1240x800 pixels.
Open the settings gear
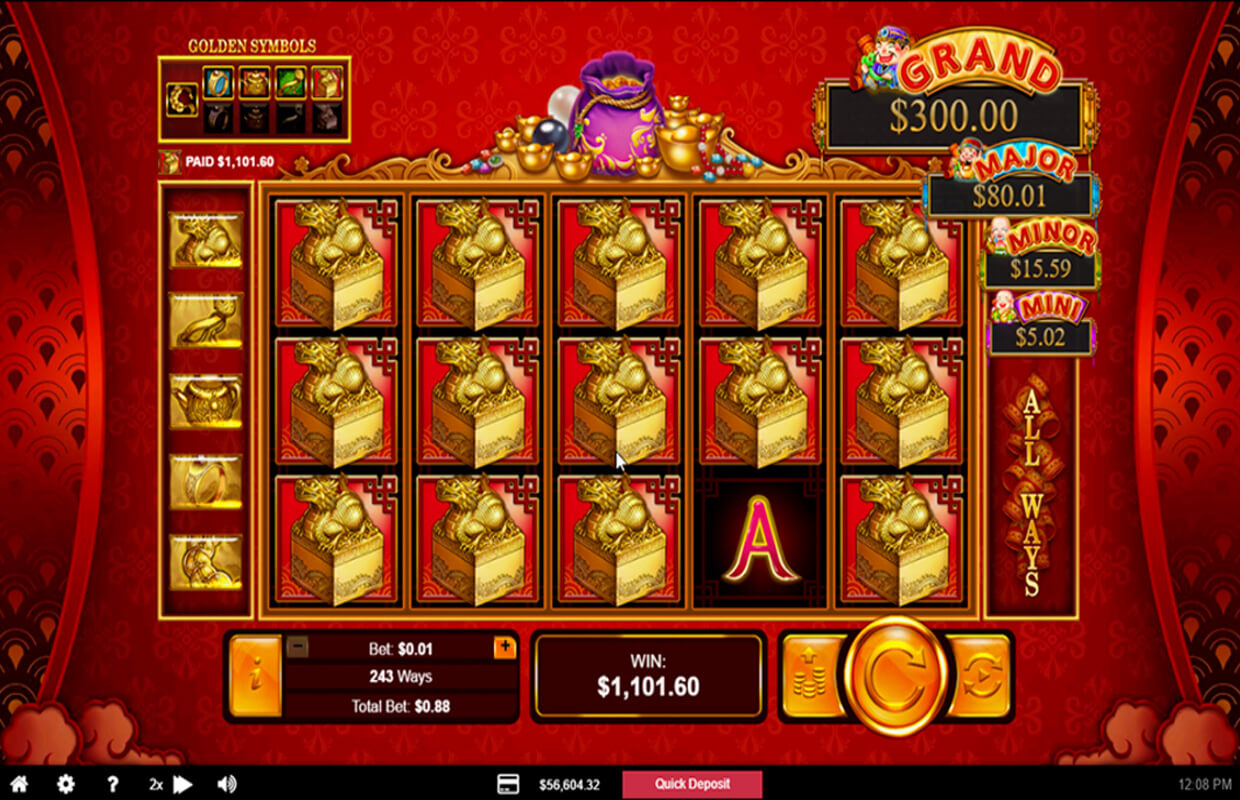click(x=66, y=784)
